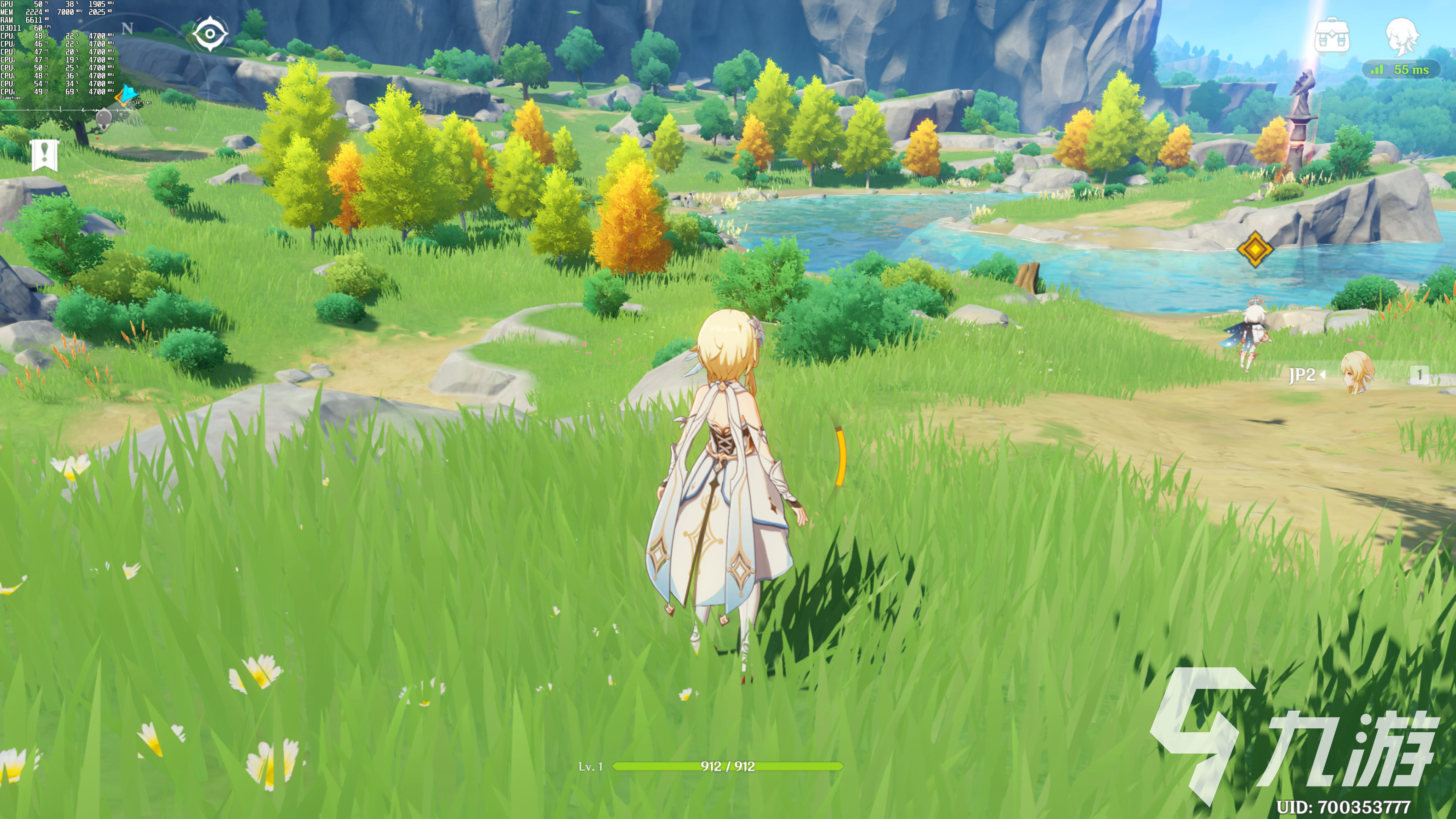Click the eye-shaped icon beside the minimap
The height and width of the screenshot is (819, 1456).
[210, 34]
